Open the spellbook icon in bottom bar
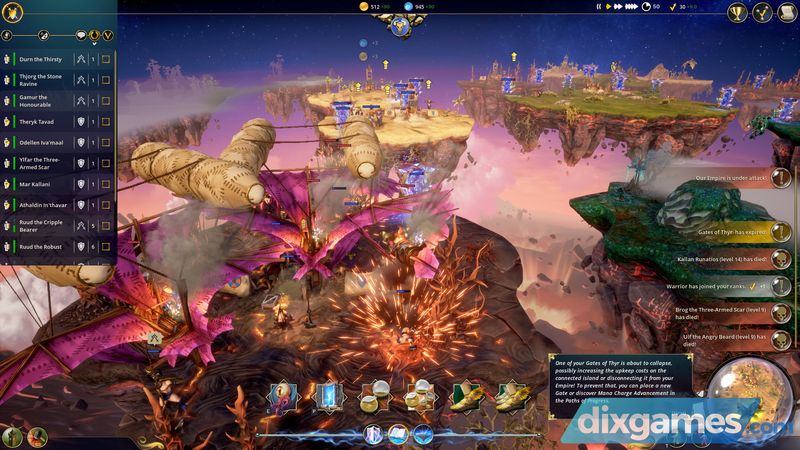This screenshot has height=450, width=800. tap(397, 434)
